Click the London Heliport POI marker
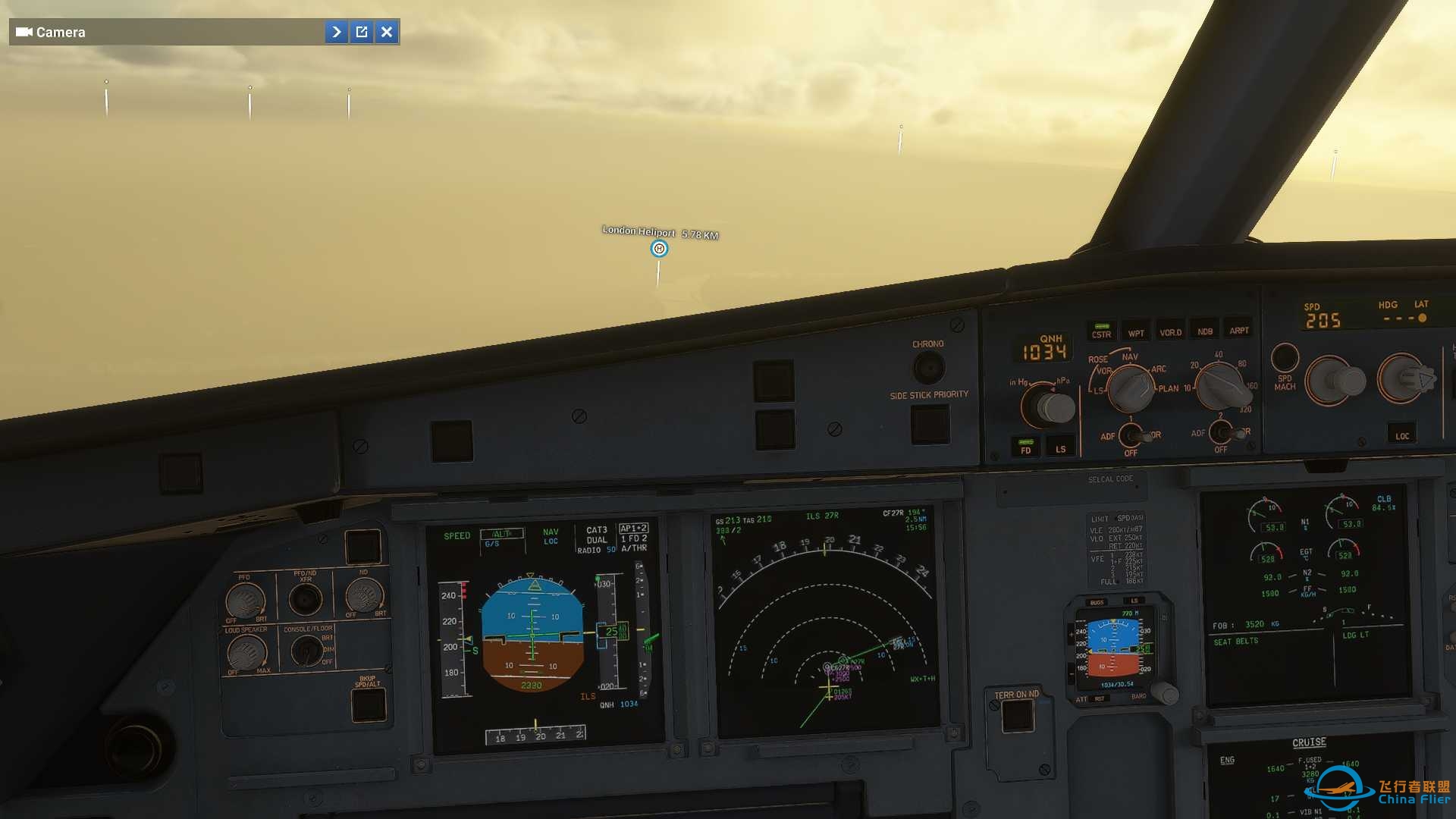 click(x=659, y=248)
